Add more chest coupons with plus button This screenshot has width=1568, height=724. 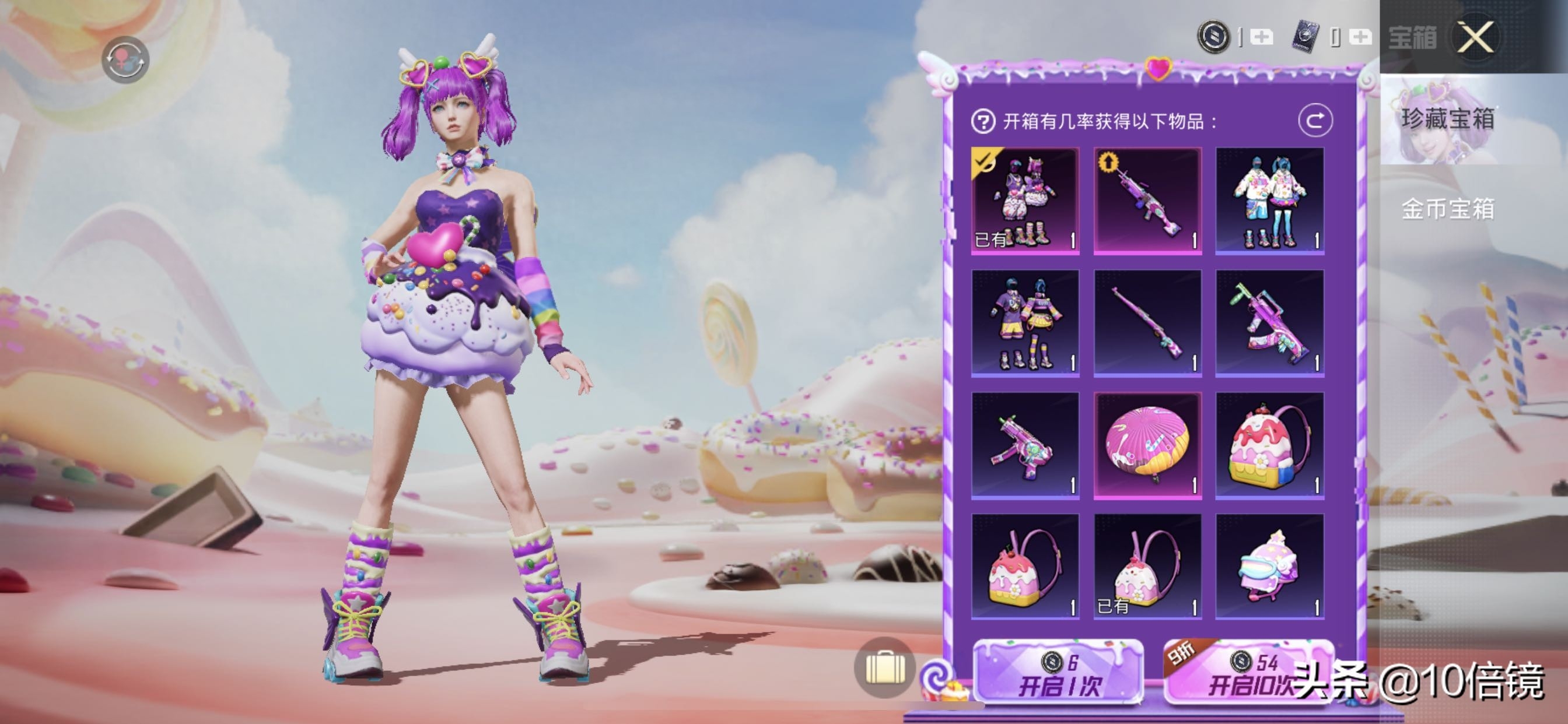point(1360,38)
